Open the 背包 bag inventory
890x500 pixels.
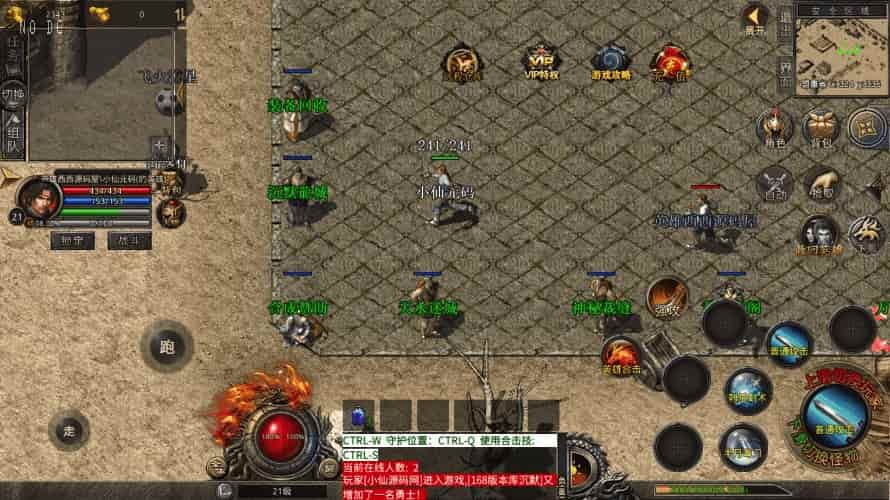coord(820,127)
